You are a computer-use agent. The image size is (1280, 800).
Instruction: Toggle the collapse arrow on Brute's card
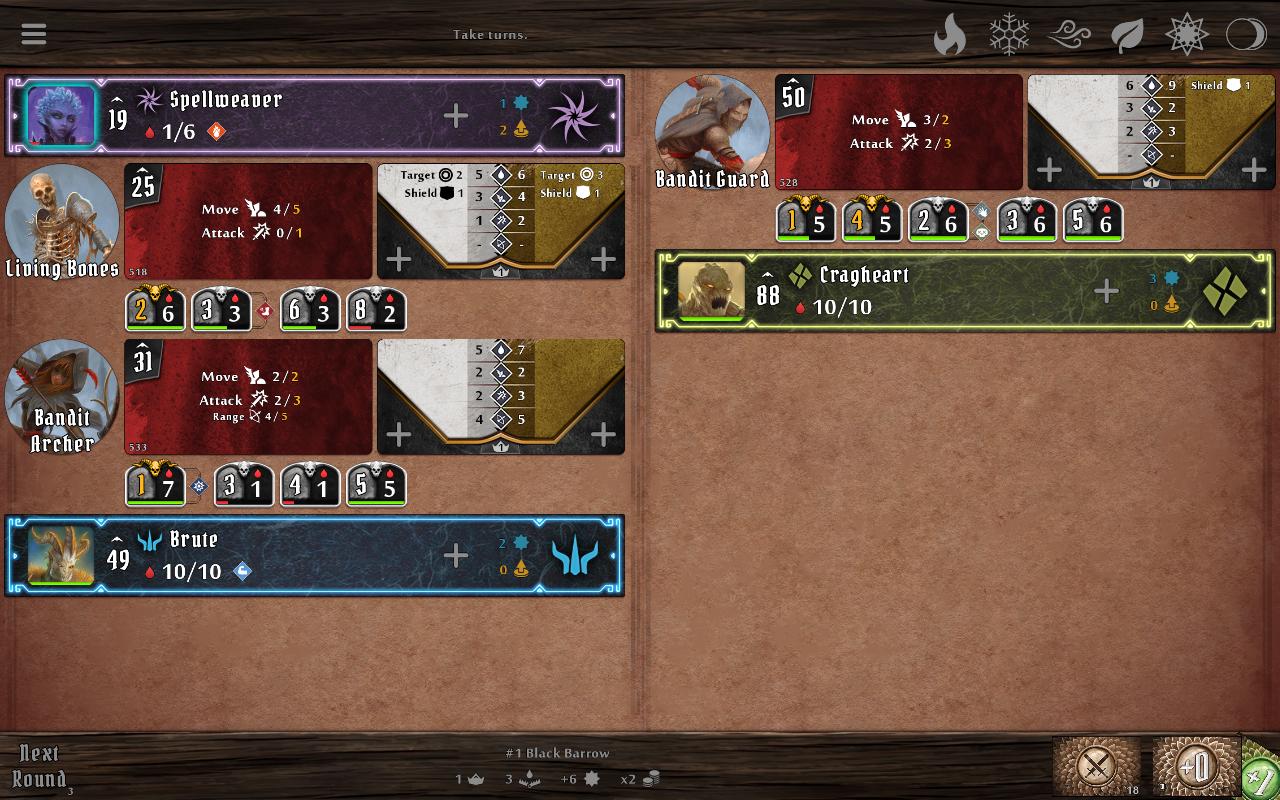coord(118,539)
